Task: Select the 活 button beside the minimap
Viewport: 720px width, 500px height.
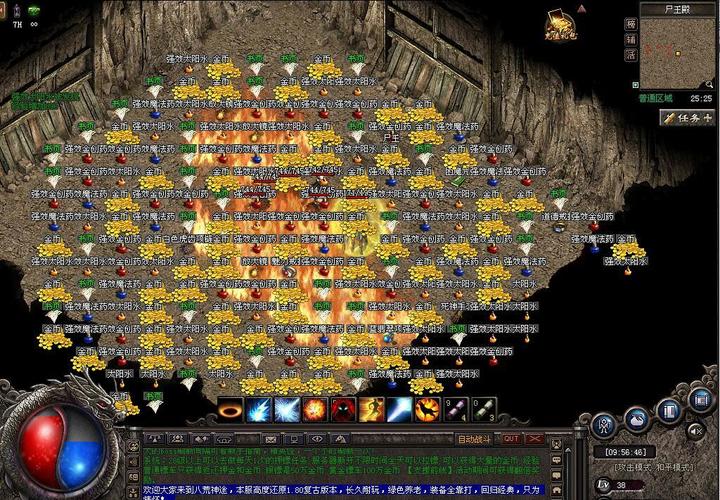Action: 630,56
